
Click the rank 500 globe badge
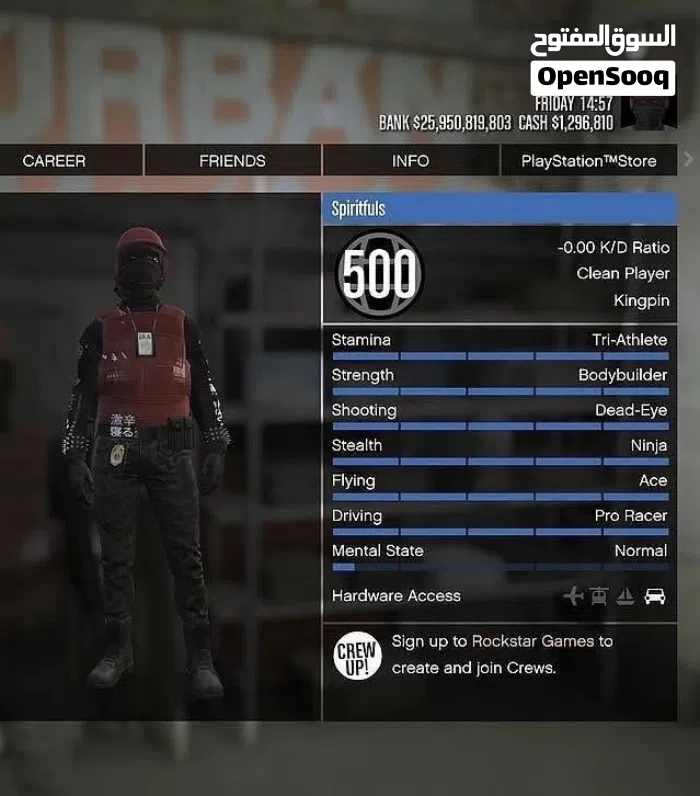coord(378,273)
